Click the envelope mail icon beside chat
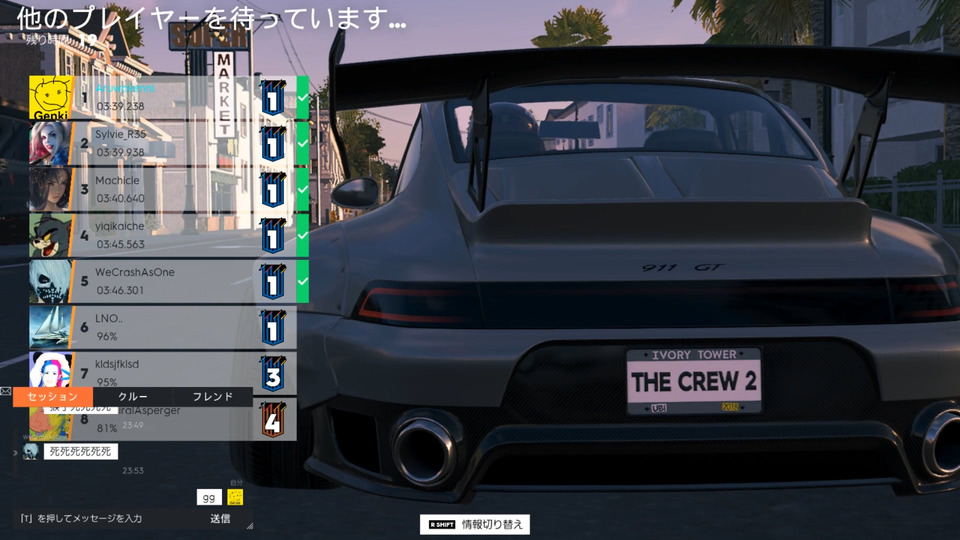The width and height of the screenshot is (960, 540). (6, 391)
